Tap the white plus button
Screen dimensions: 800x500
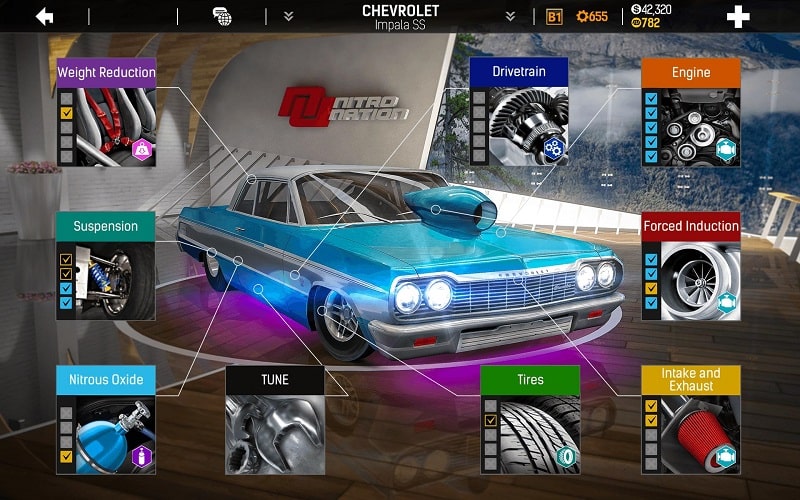[x=738, y=17]
